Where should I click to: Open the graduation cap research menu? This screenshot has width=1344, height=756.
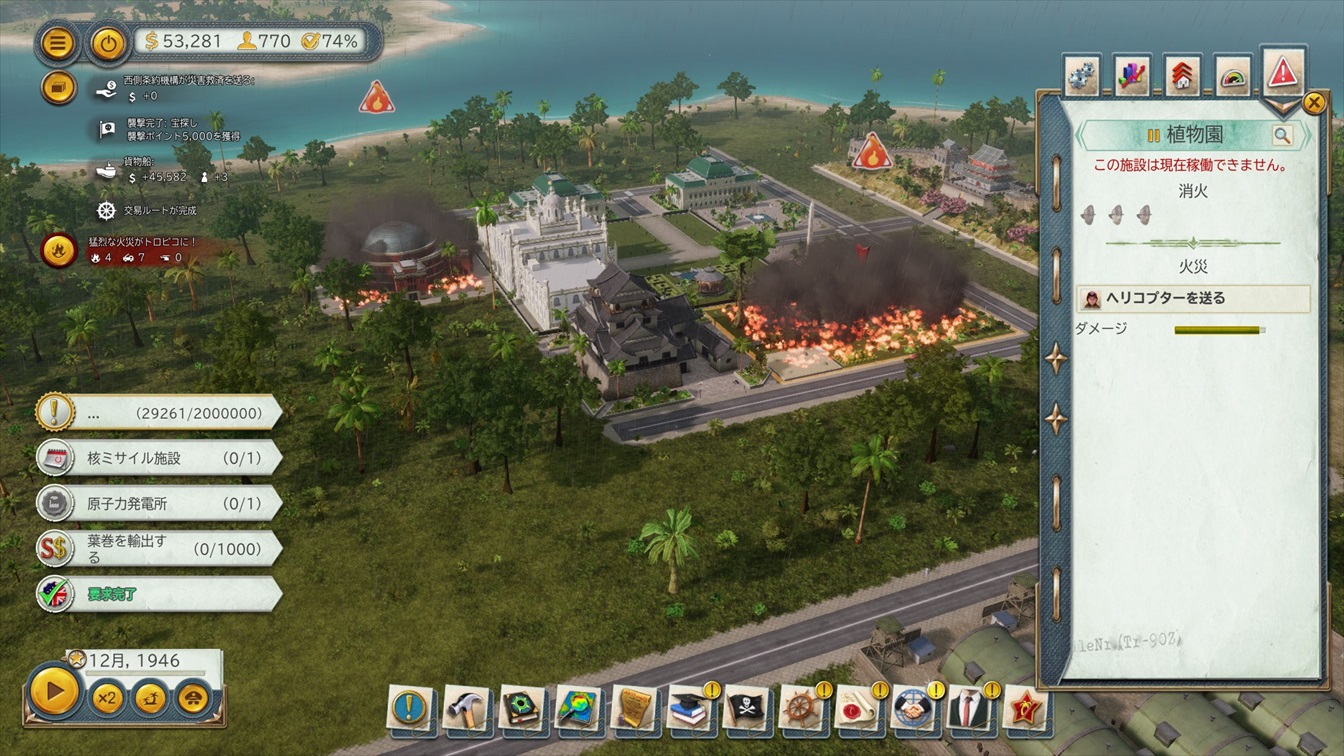[x=689, y=707]
